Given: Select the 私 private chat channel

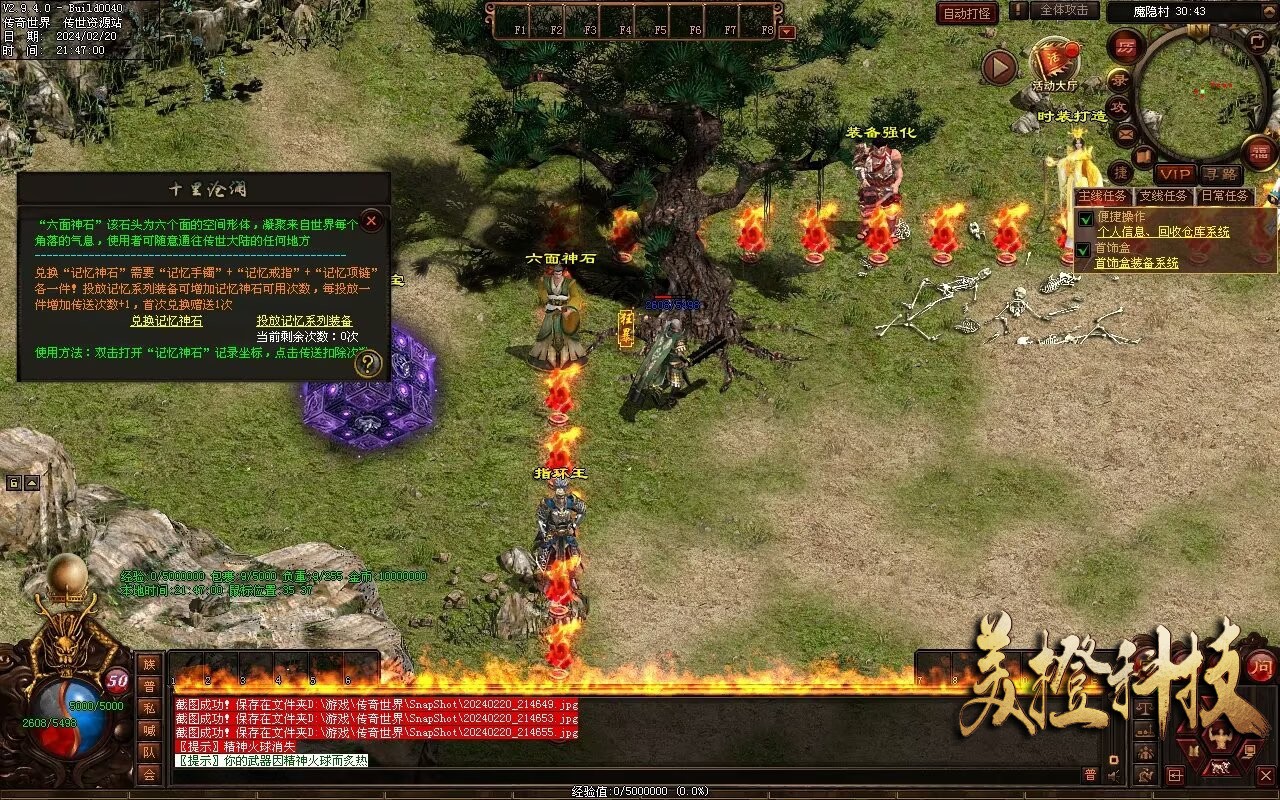Looking at the screenshot, I should (149, 708).
